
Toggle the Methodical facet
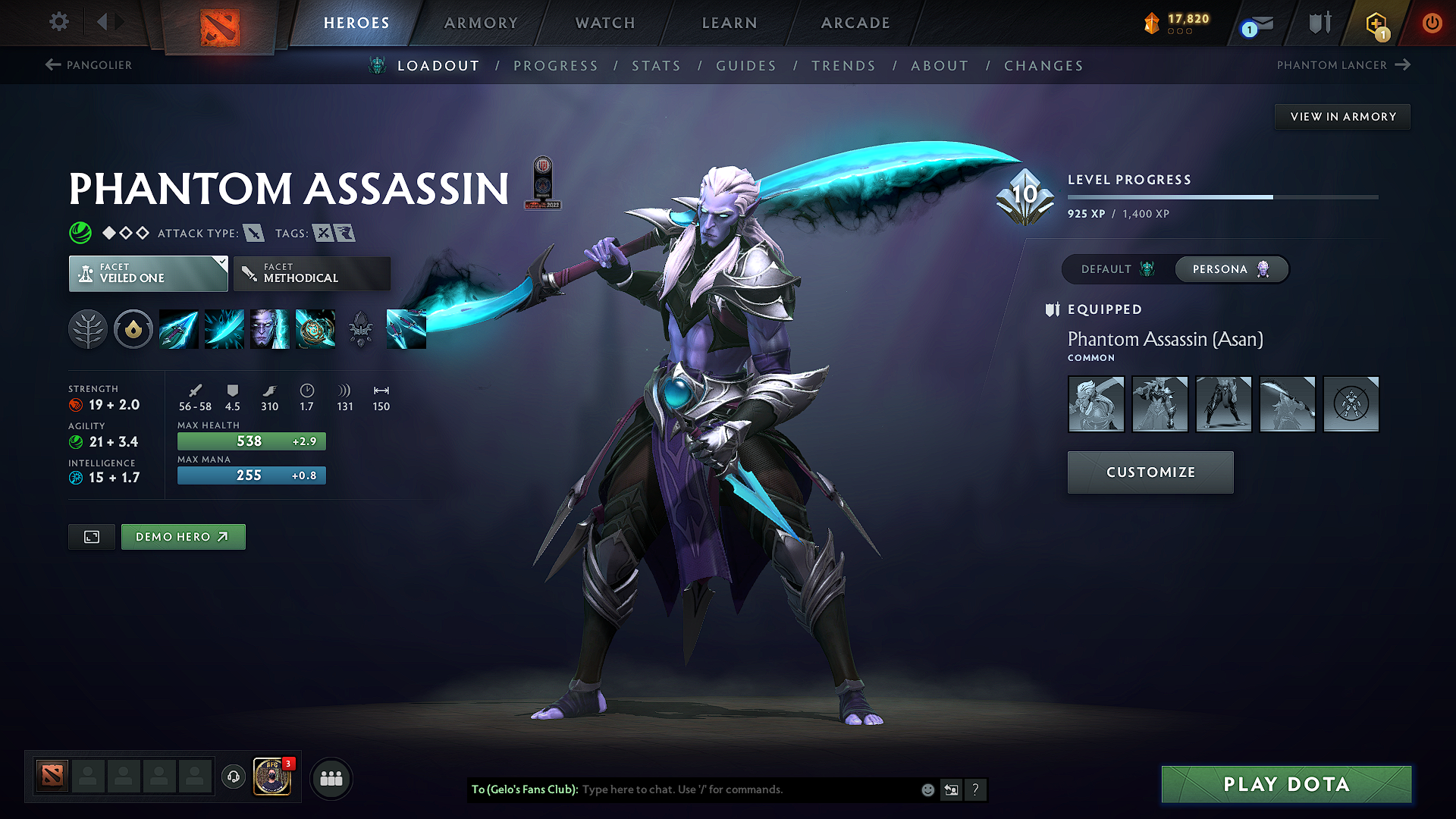coord(311,273)
